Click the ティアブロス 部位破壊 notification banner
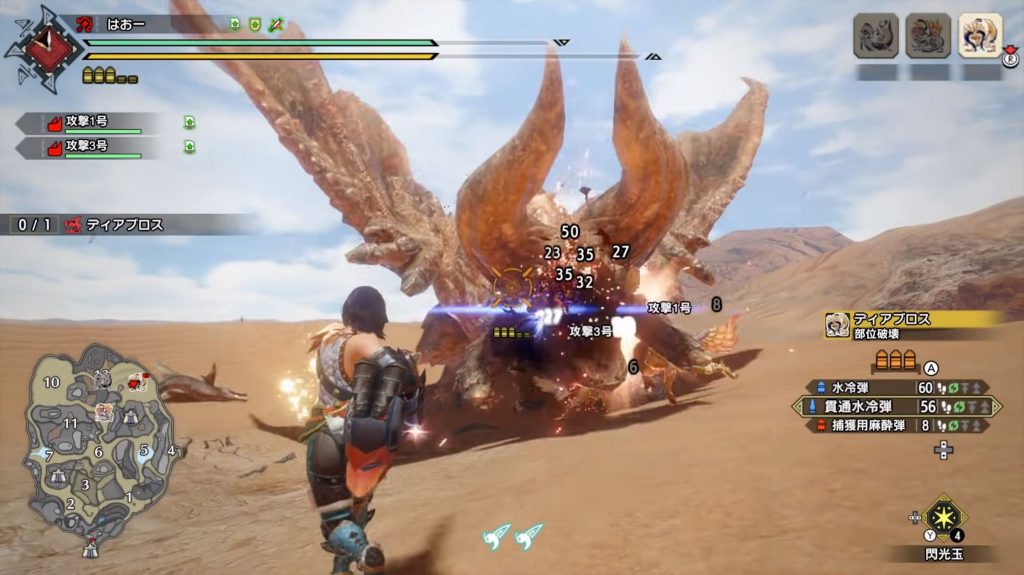This screenshot has width=1024, height=575. click(x=910, y=325)
